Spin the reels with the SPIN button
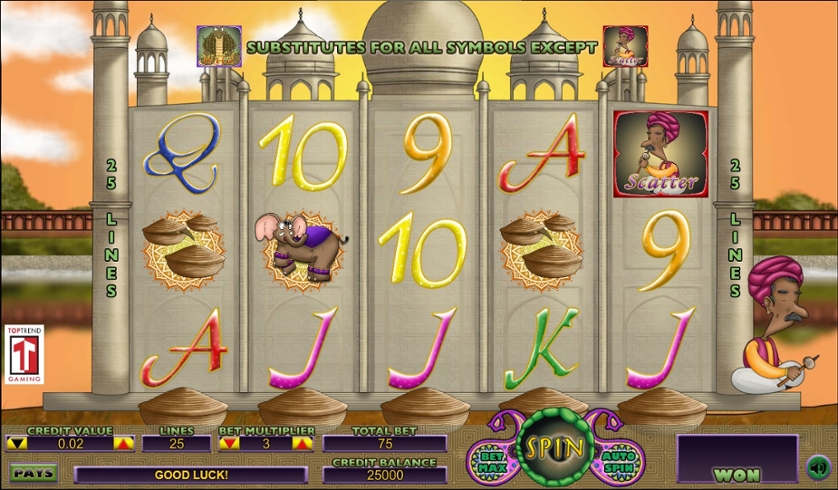 pyautogui.click(x=554, y=447)
